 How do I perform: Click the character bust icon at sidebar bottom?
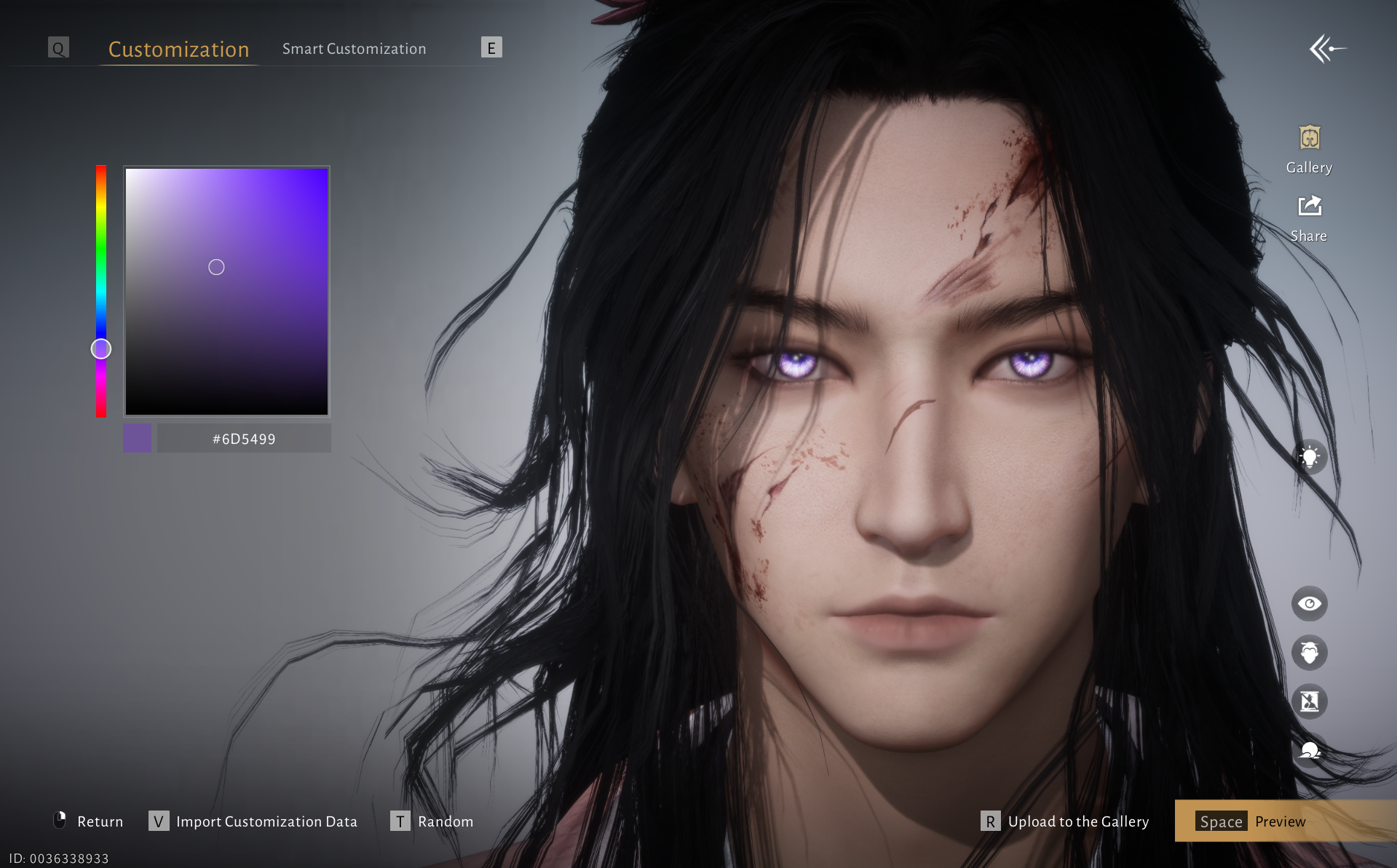(x=1309, y=750)
